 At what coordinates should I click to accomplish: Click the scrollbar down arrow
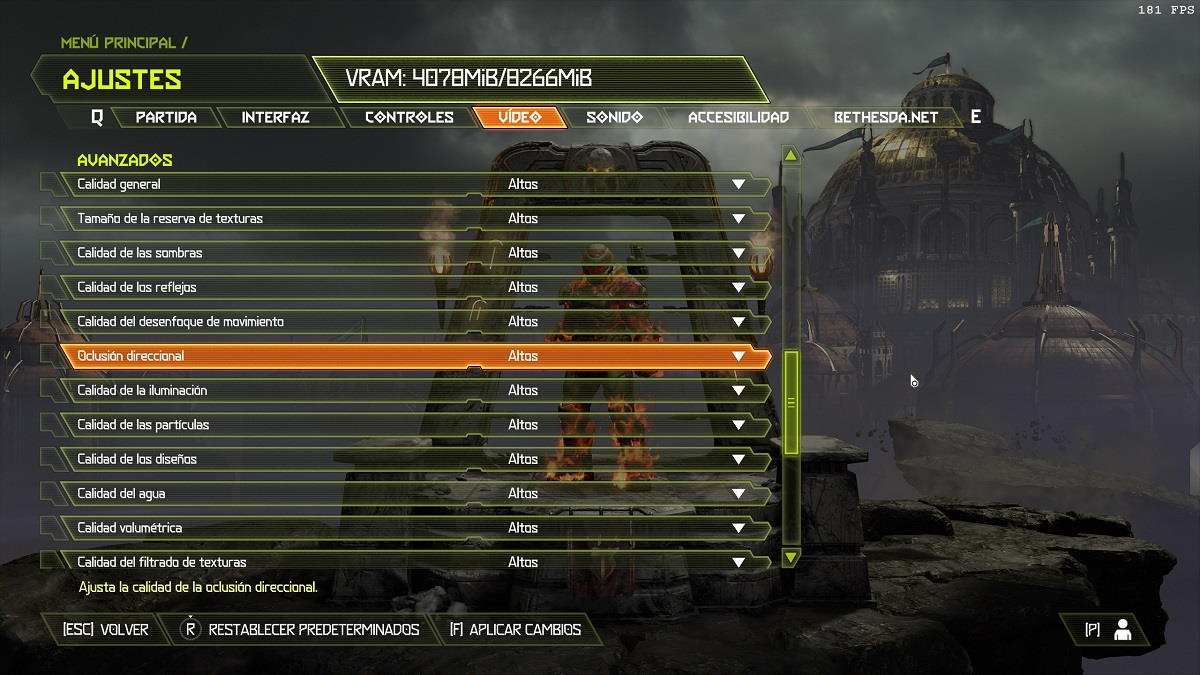(x=791, y=557)
